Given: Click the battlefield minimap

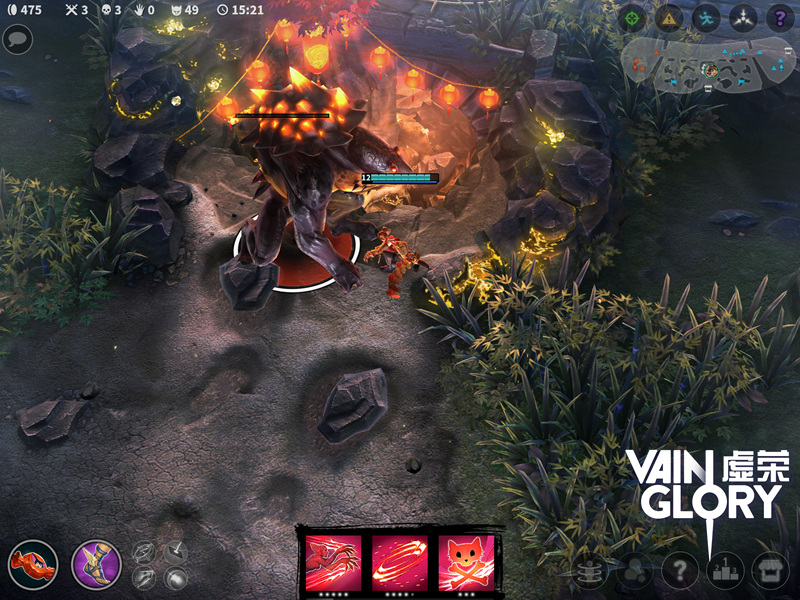Looking at the screenshot, I should (x=708, y=65).
